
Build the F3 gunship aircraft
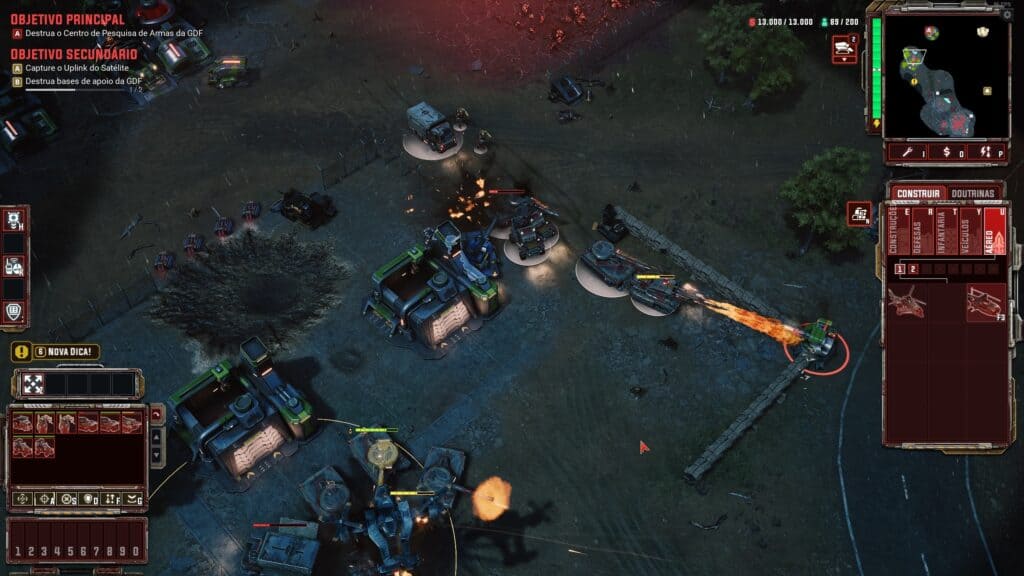(x=985, y=302)
